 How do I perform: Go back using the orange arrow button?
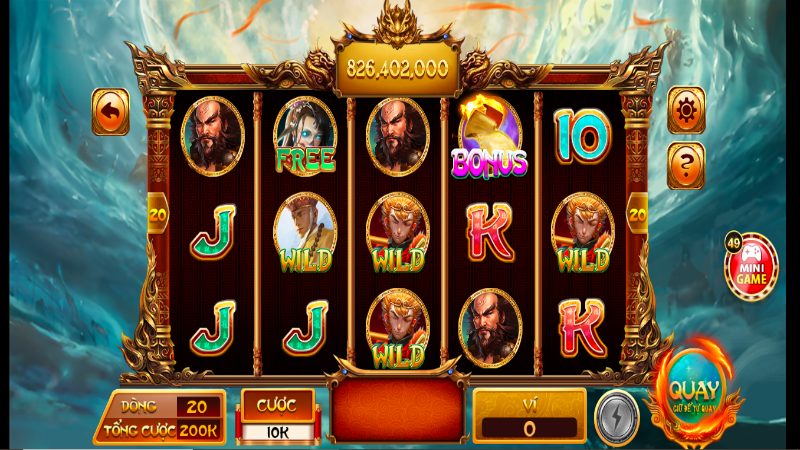tap(110, 112)
